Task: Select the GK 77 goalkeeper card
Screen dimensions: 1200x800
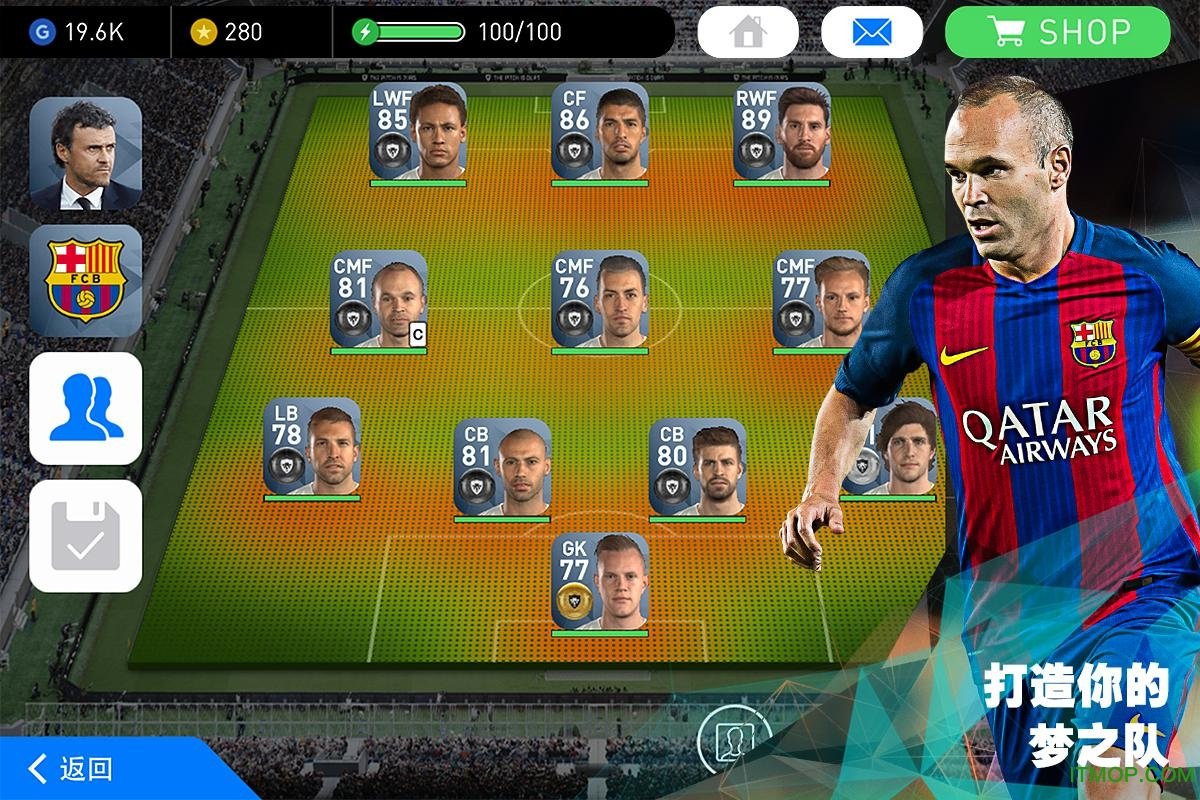Action: (x=599, y=581)
